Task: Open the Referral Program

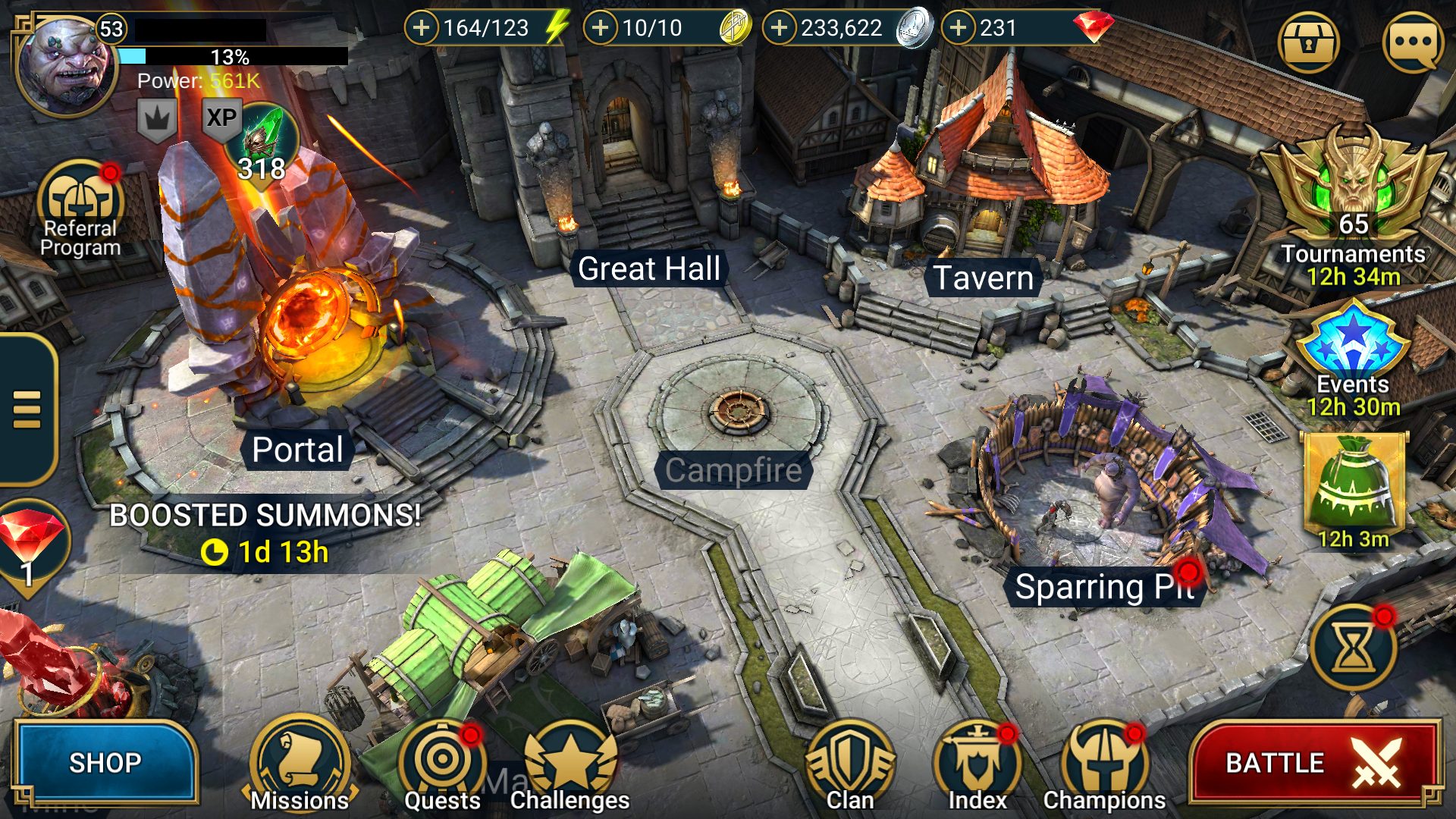Action: [x=80, y=209]
